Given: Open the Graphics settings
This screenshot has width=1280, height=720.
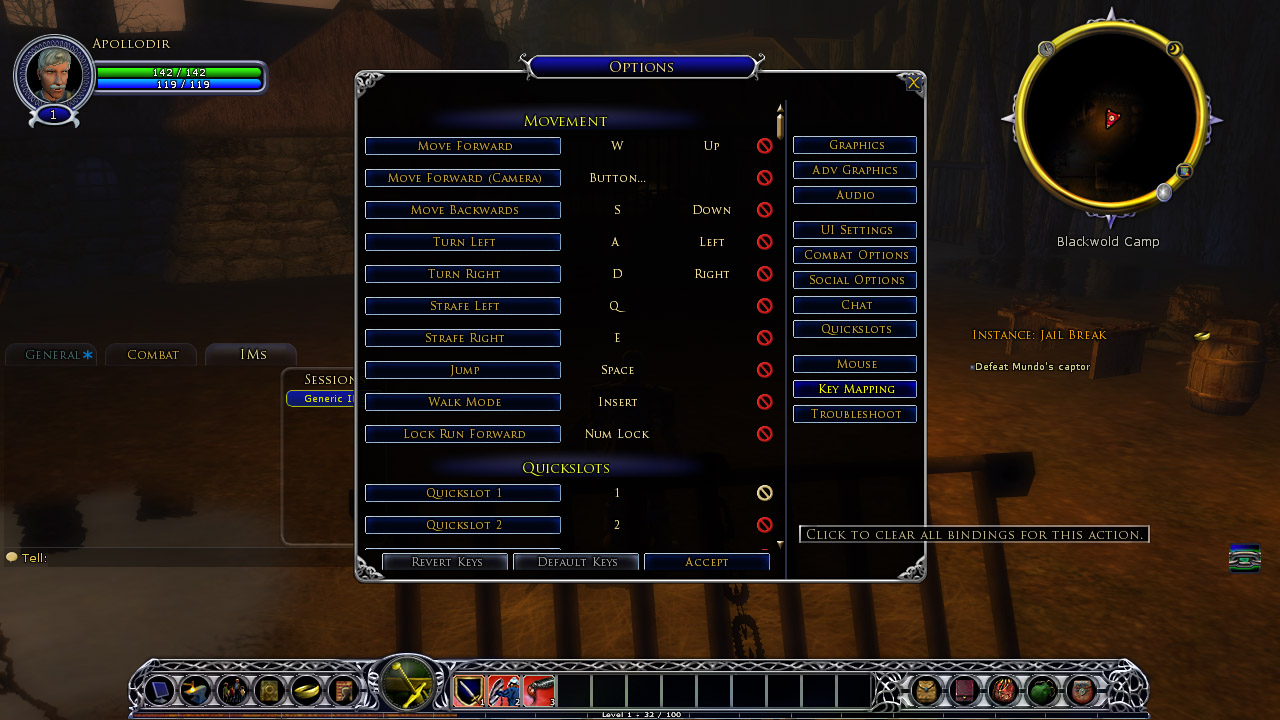Looking at the screenshot, I should (855, 145).
